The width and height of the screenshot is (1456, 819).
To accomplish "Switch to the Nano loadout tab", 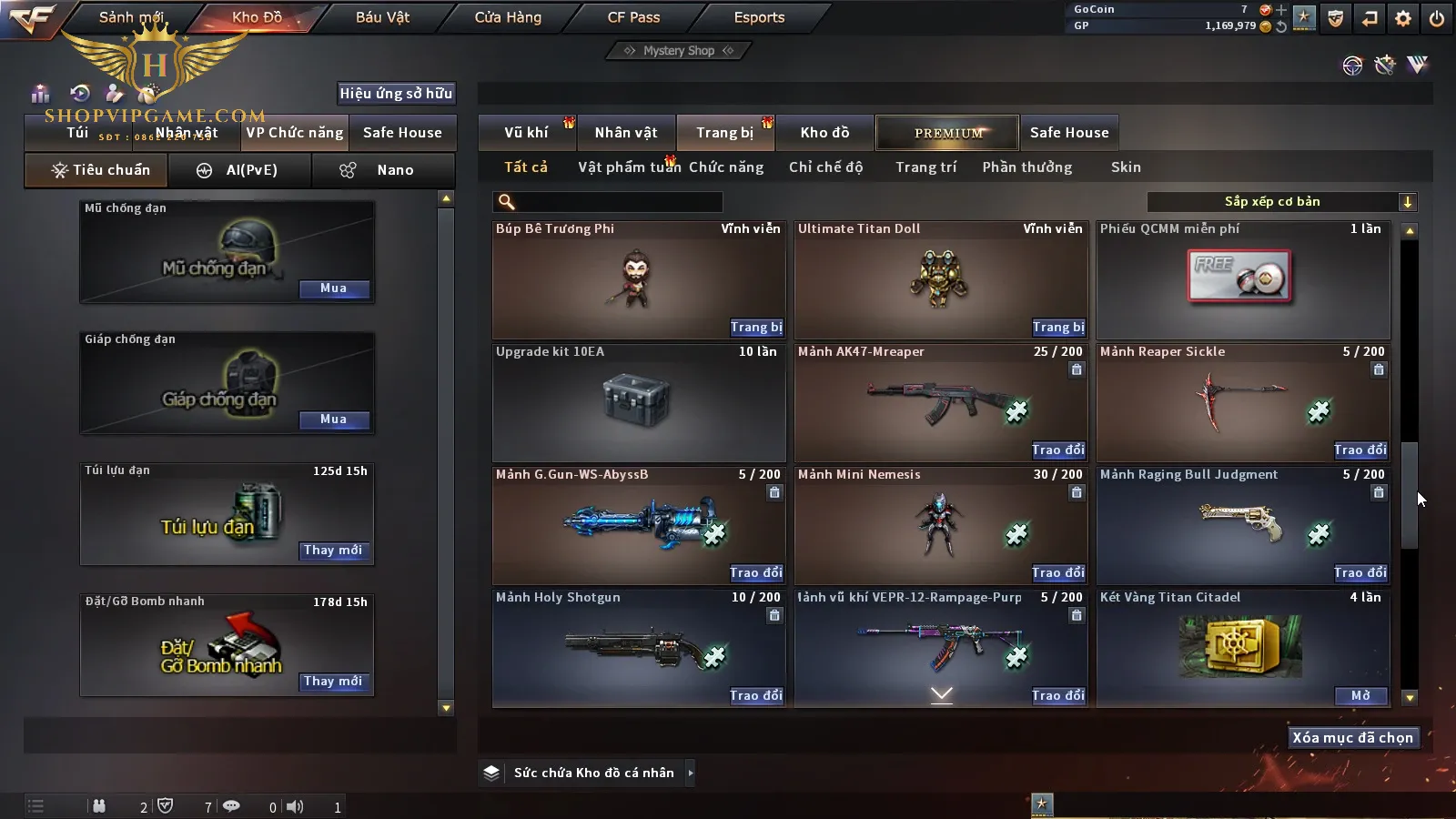I will click(384, 170).
